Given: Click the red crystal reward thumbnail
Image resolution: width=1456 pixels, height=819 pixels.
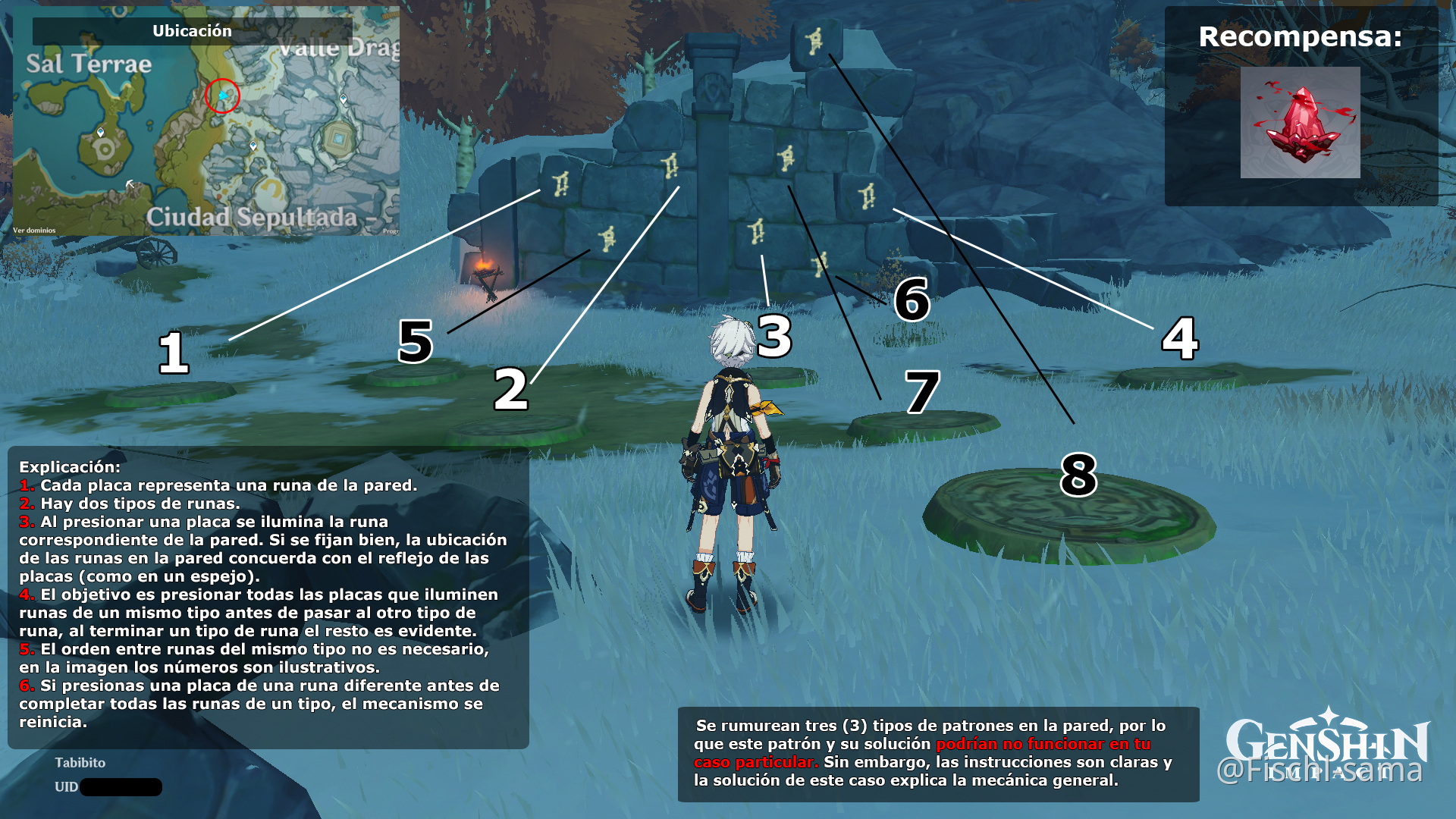Looking at the screenshot, I should 1299,121.
